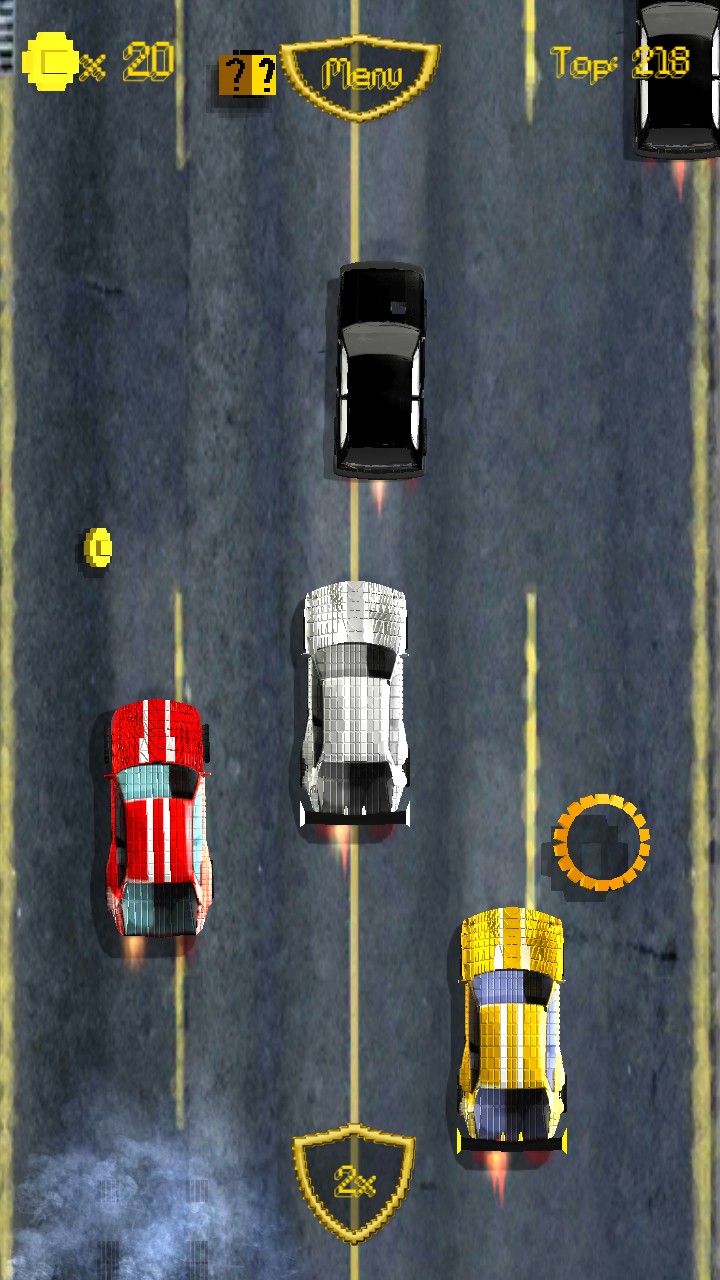Tap the question mark mystery box icon

click(x=248, y=75)
